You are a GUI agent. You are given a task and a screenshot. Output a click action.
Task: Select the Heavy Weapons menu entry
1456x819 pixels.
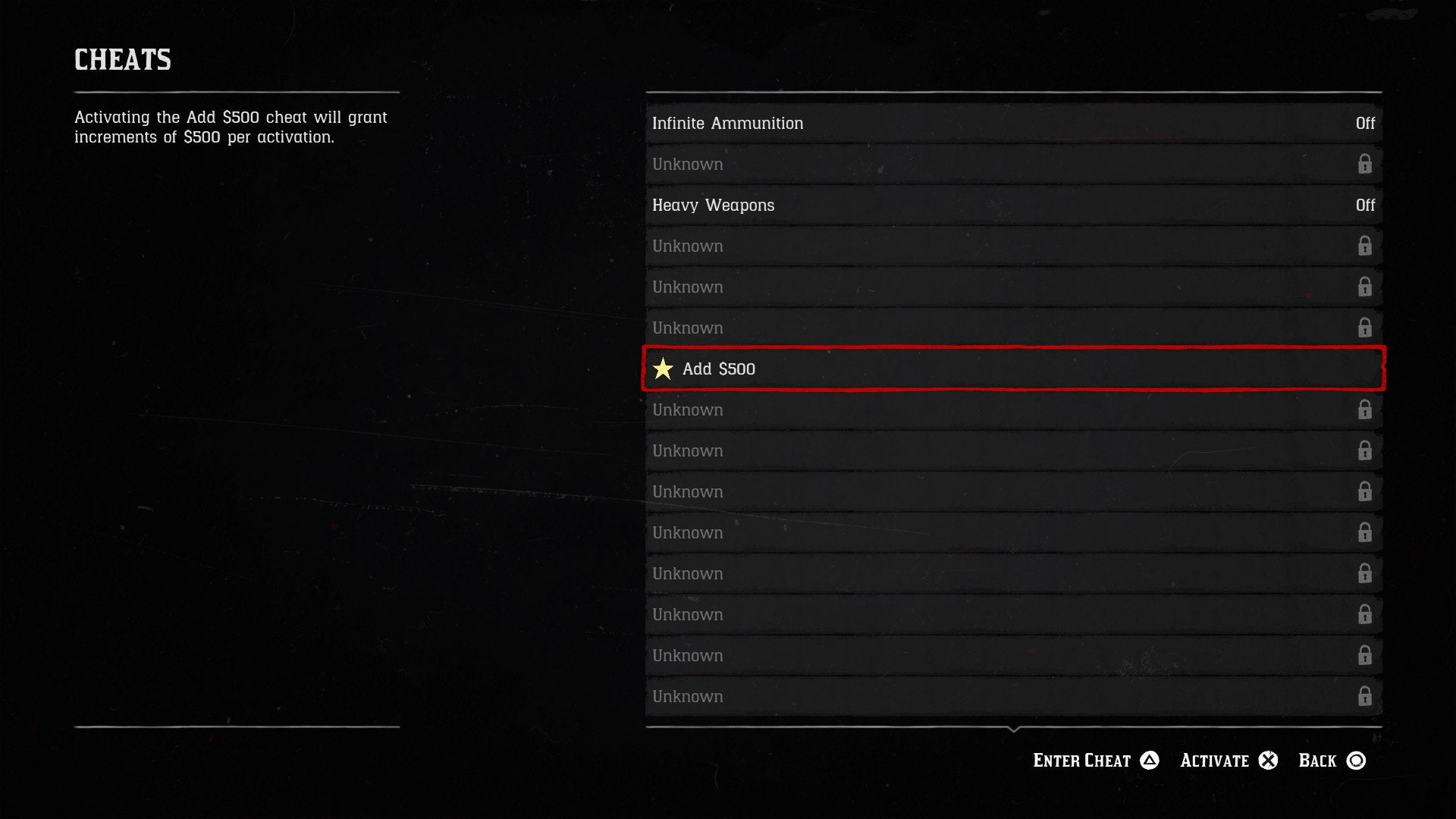click(x=714, y=205)
